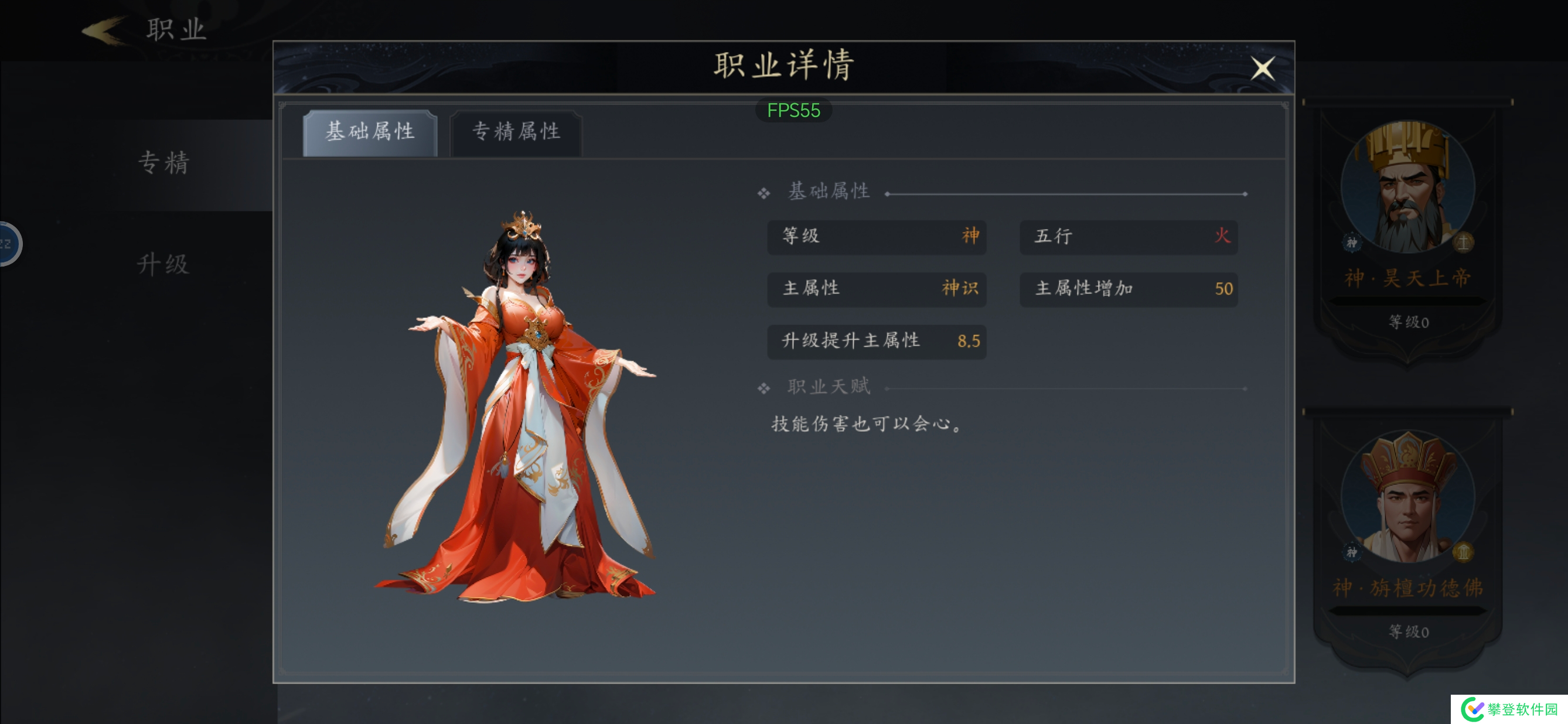Close the 职业详情 dialog
This screenshot has height=724, width=1568.
[x=1263, y=69]
